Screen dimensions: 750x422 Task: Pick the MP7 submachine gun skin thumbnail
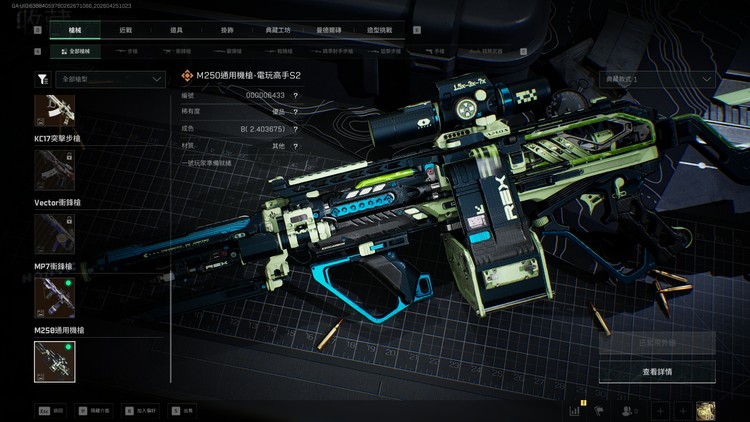pos(54,297)
